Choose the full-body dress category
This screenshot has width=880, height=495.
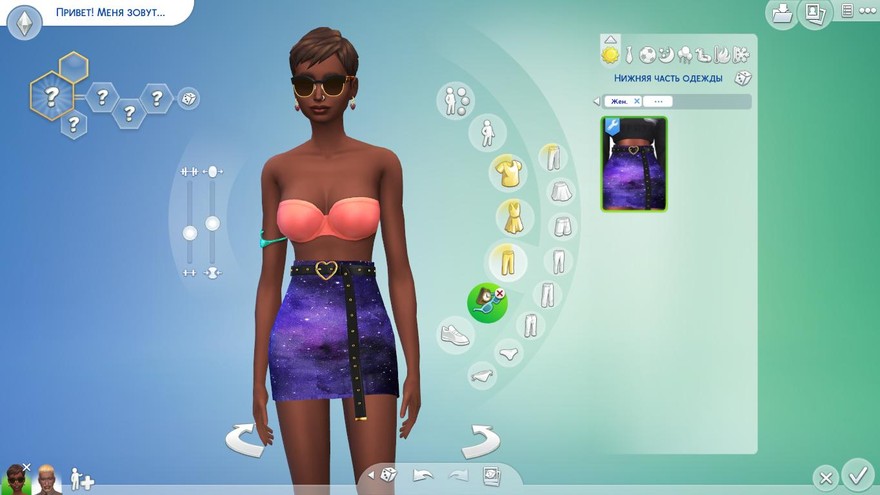(513, 217)
